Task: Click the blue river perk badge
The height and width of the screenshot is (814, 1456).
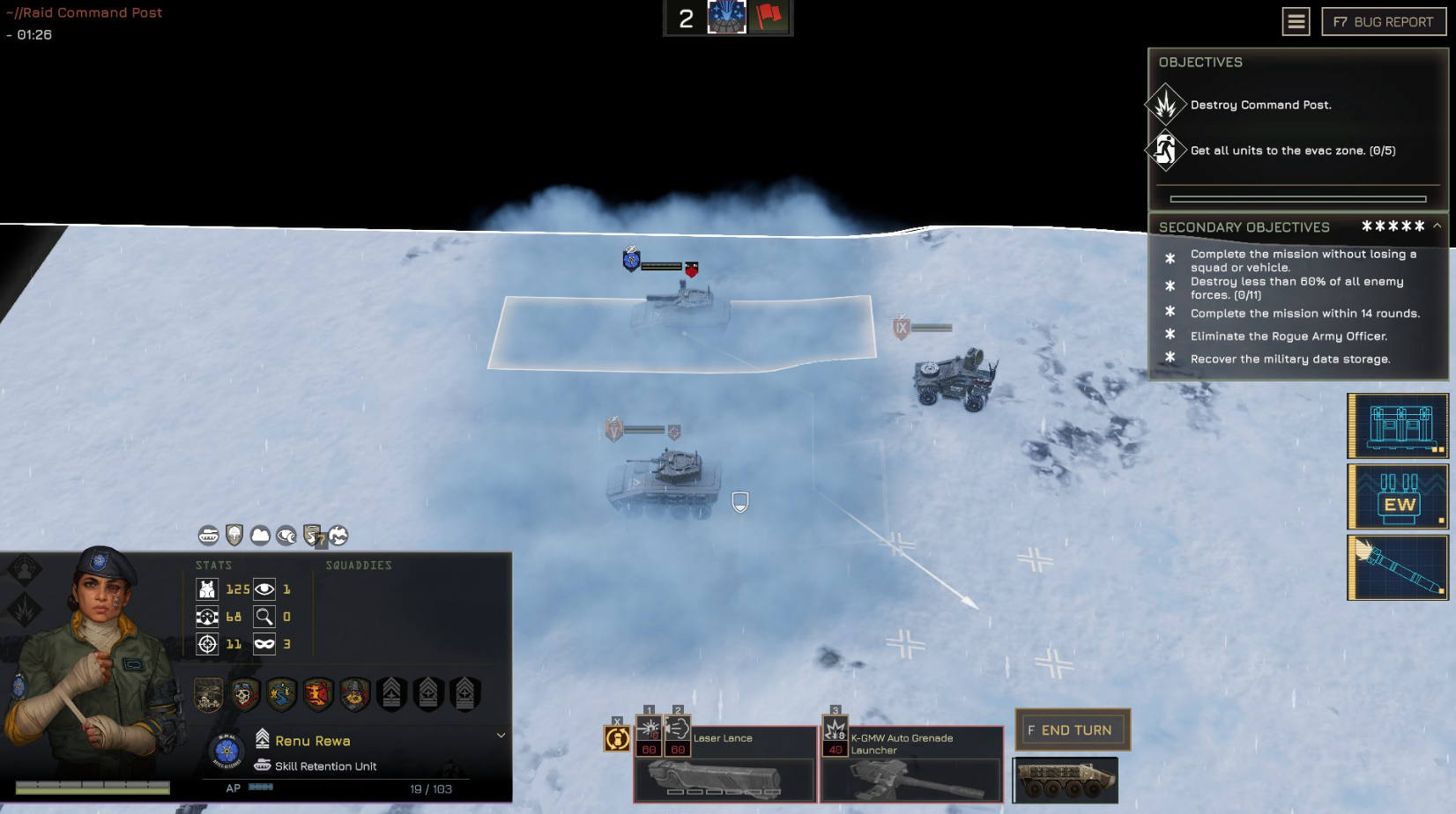Action: pyautogui.click(x=281, y=694)
